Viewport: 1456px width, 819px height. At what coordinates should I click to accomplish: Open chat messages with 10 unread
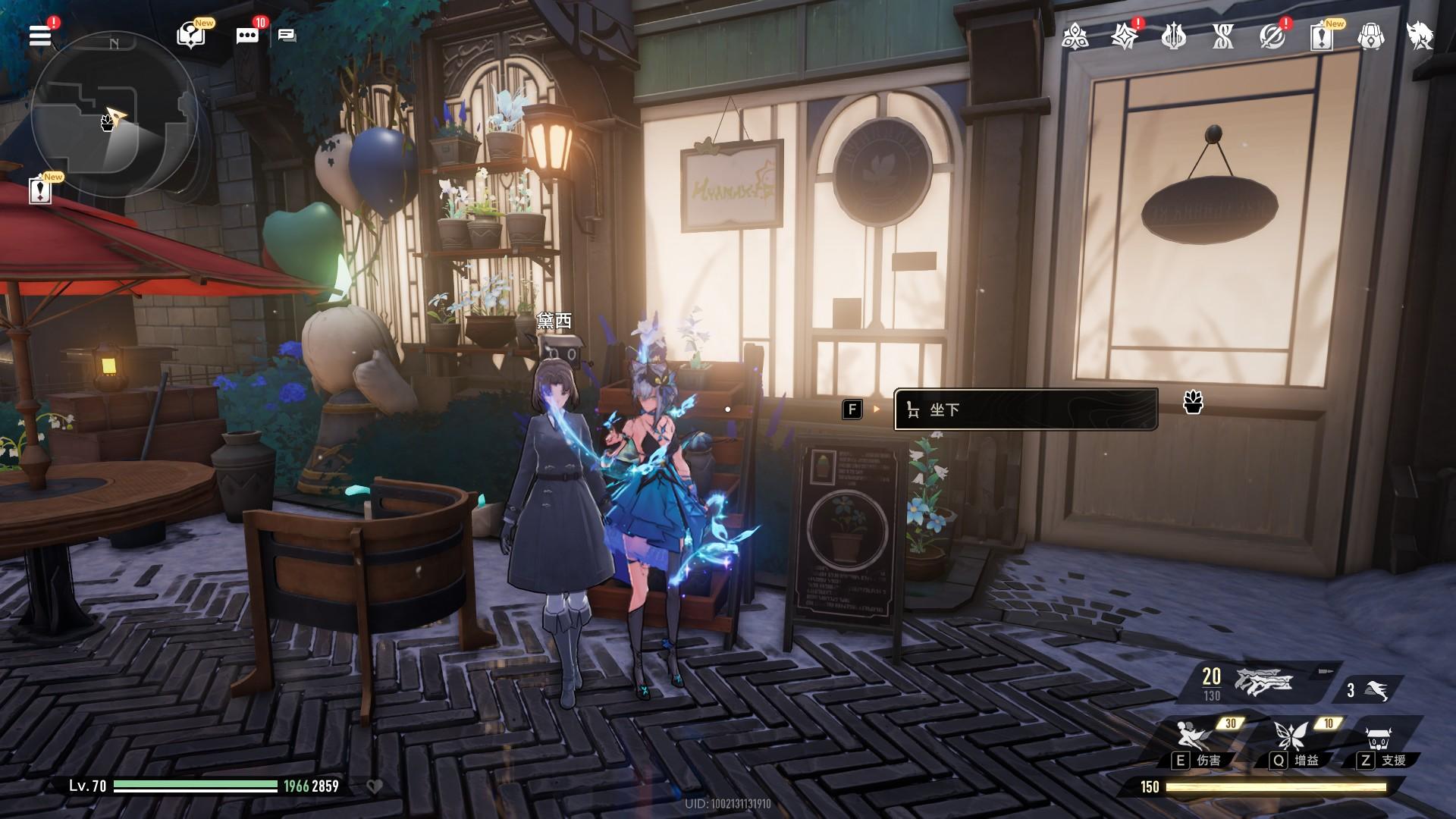pos(247,36)
